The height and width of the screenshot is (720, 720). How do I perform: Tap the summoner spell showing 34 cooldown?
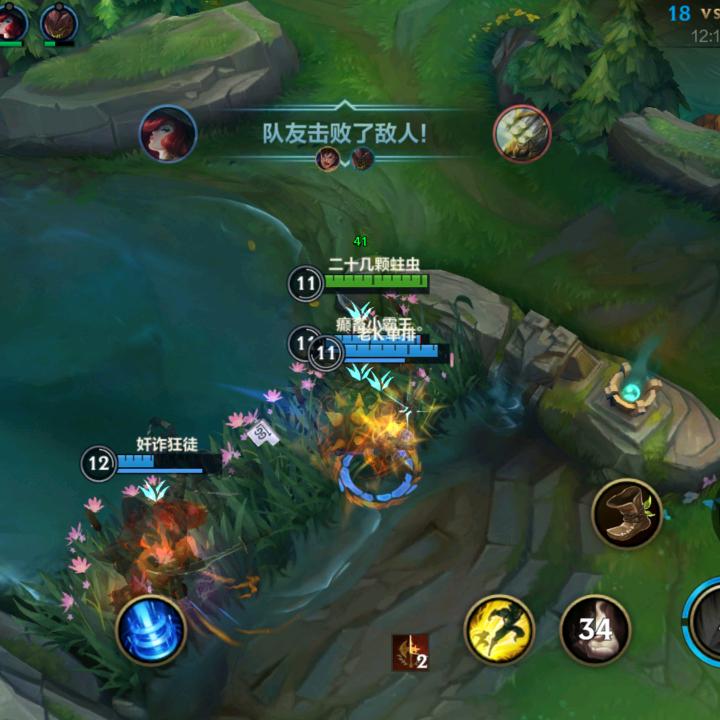[x=595, y=630]
